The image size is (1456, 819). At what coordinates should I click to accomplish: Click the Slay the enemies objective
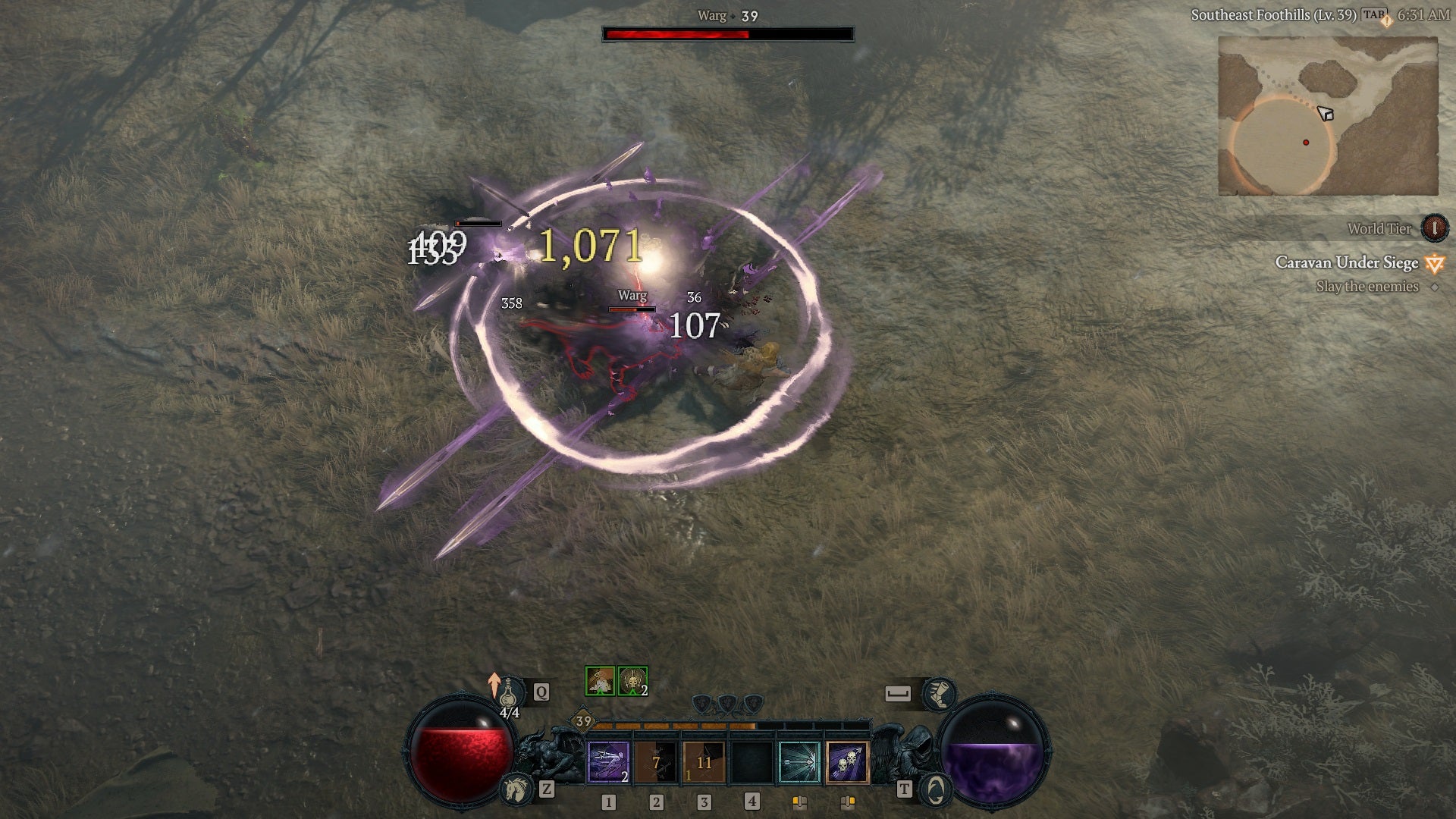pos(1367,286)
